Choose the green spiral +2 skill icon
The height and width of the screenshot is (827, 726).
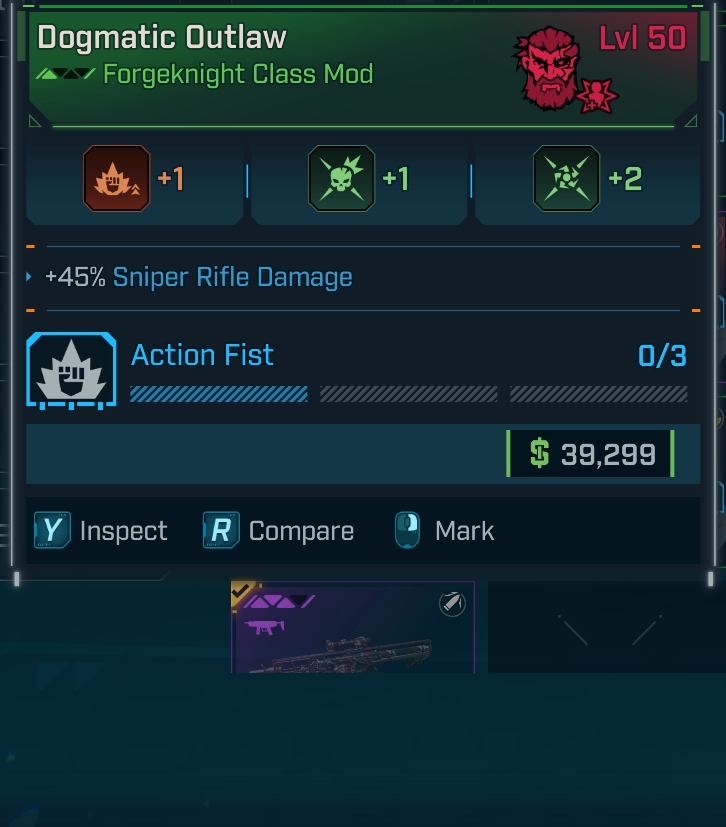[x=567, y=179]
